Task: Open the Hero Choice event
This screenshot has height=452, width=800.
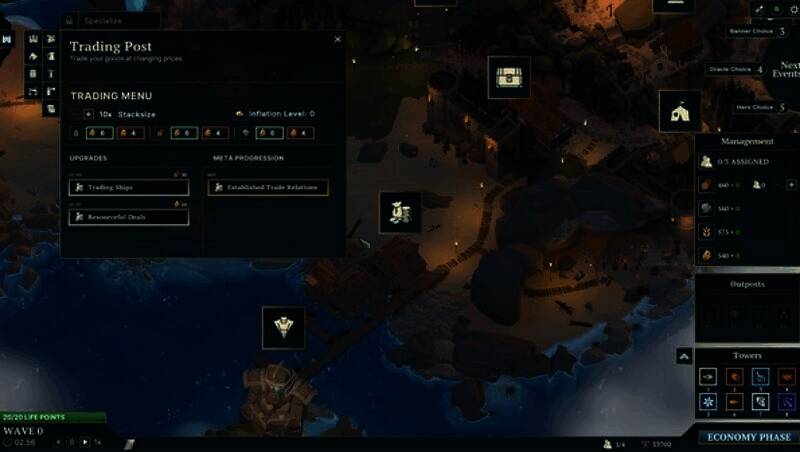Action: pyautogui.click(x=755, y=107)
